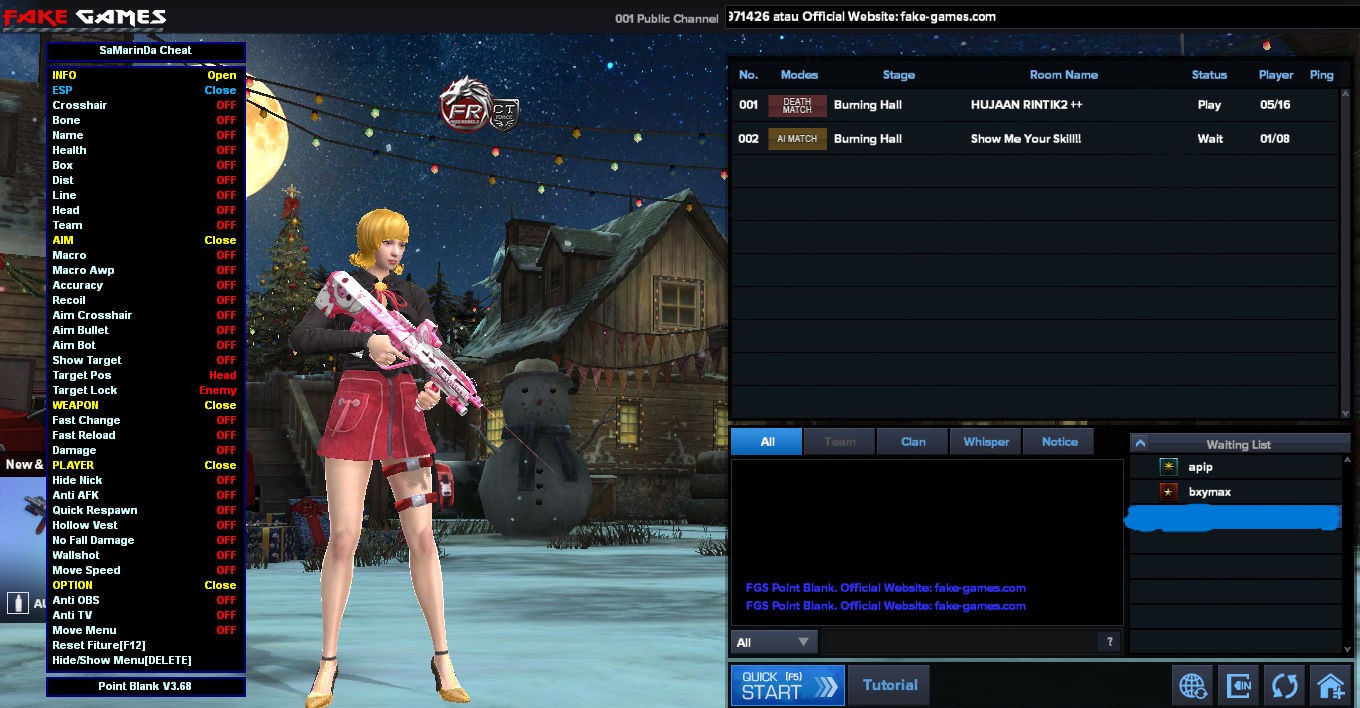Open the Whisper chat tab
The image size is (1360, 708).
pyautogui.click(x=986, y=442)
